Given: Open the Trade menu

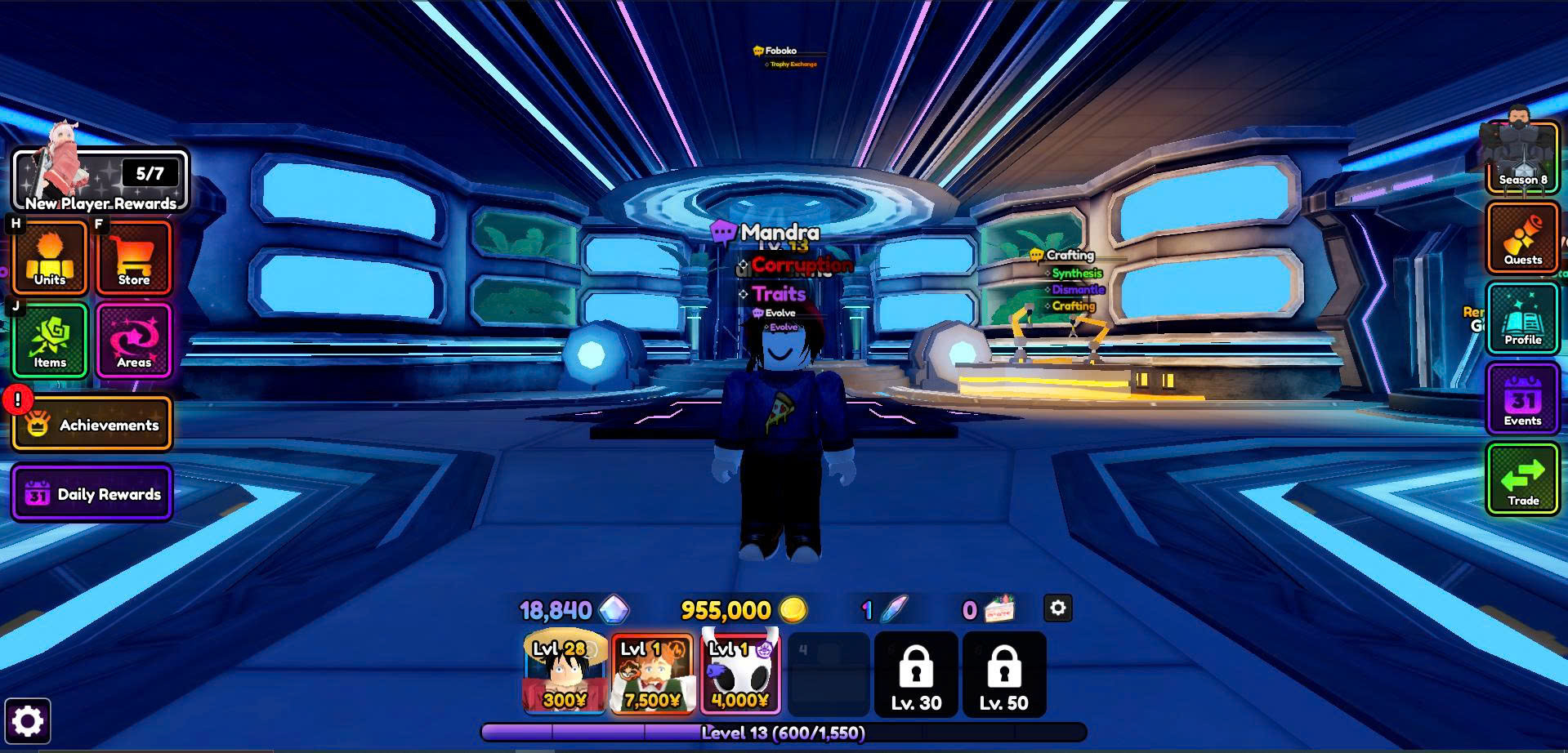Looking at the screenshot, I should pyautogui.click(x=1522, y=479).
